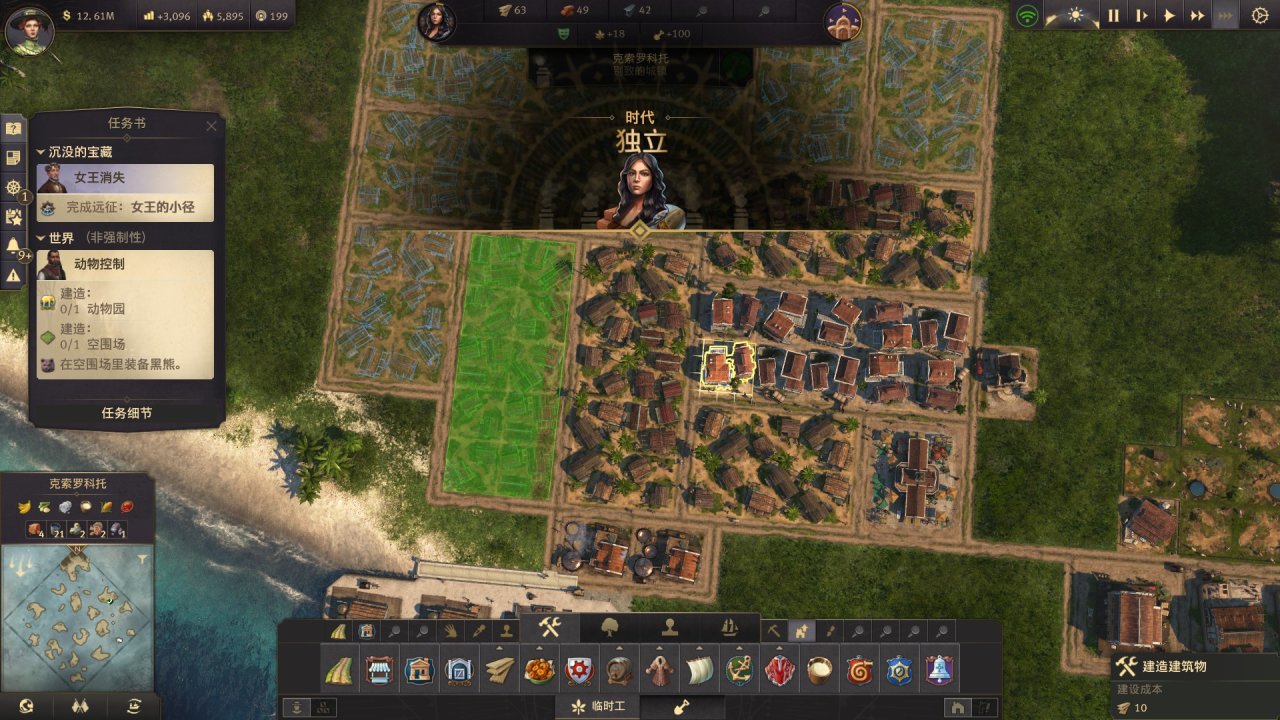Image resolution: width=1280 pixels, height=720 pixels.
Task: Open the gear settings menu
Action: (x=1259, y=16)
